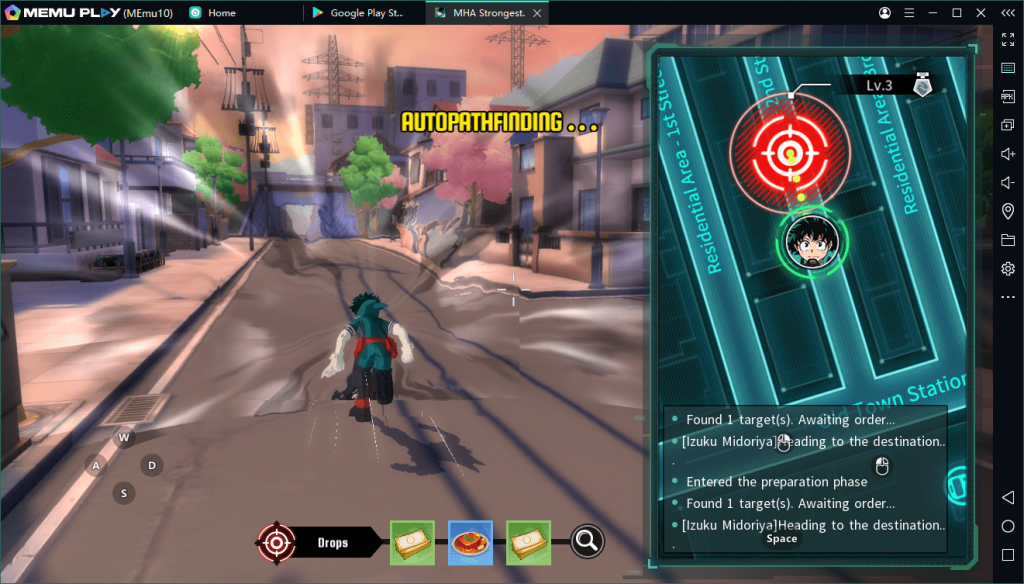Image resolution: width=1024 pixels, height=584 pixels.
Task: Click the Android back triangle button
Action: point(1008,498)
